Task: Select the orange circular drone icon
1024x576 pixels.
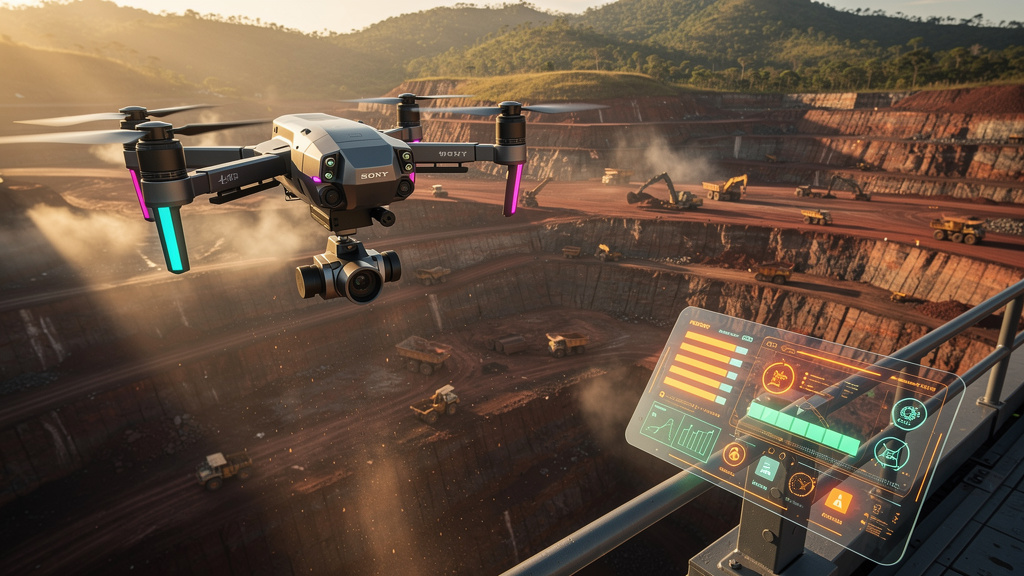Action: 778,377
